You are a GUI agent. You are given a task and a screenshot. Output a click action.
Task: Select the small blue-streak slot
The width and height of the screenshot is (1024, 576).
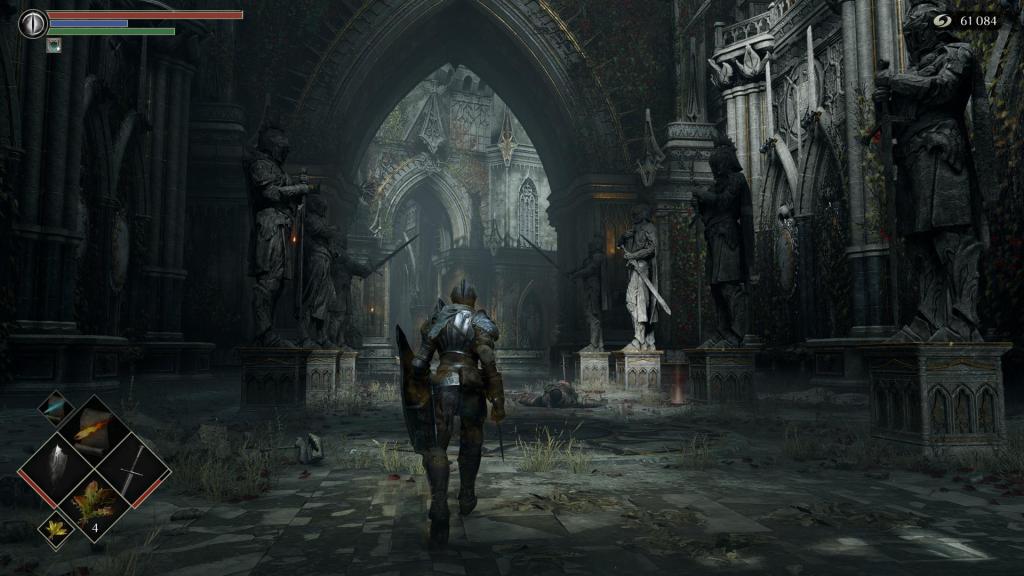coord(56,407)
